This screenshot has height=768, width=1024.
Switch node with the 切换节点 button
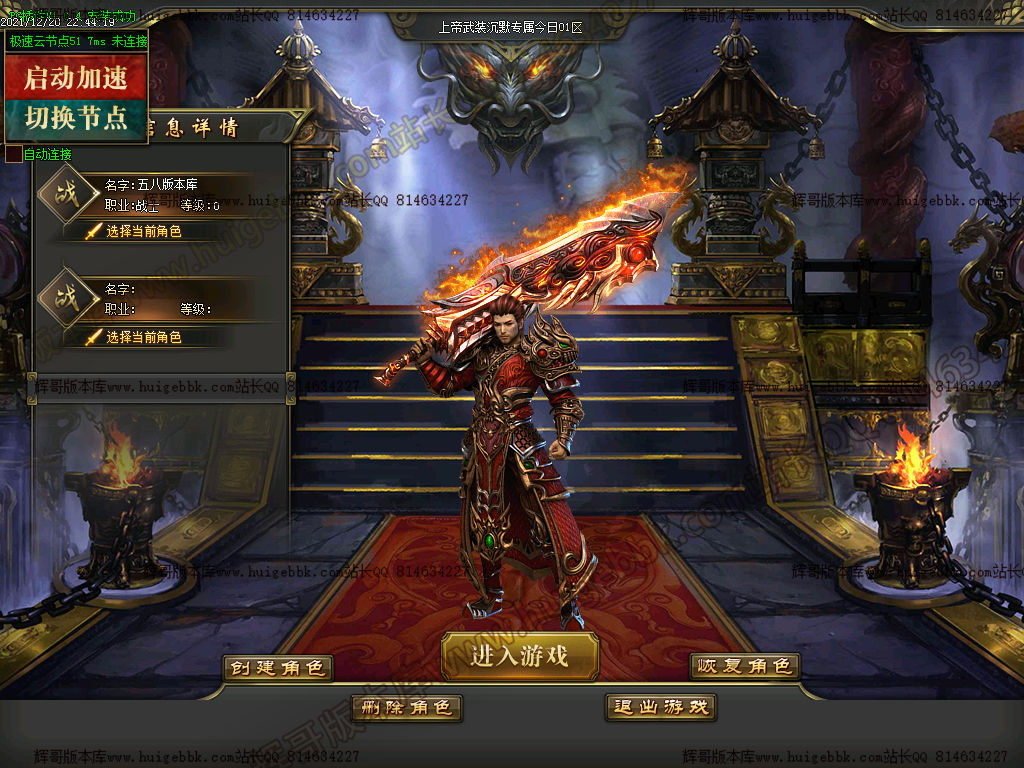point(76,119)
